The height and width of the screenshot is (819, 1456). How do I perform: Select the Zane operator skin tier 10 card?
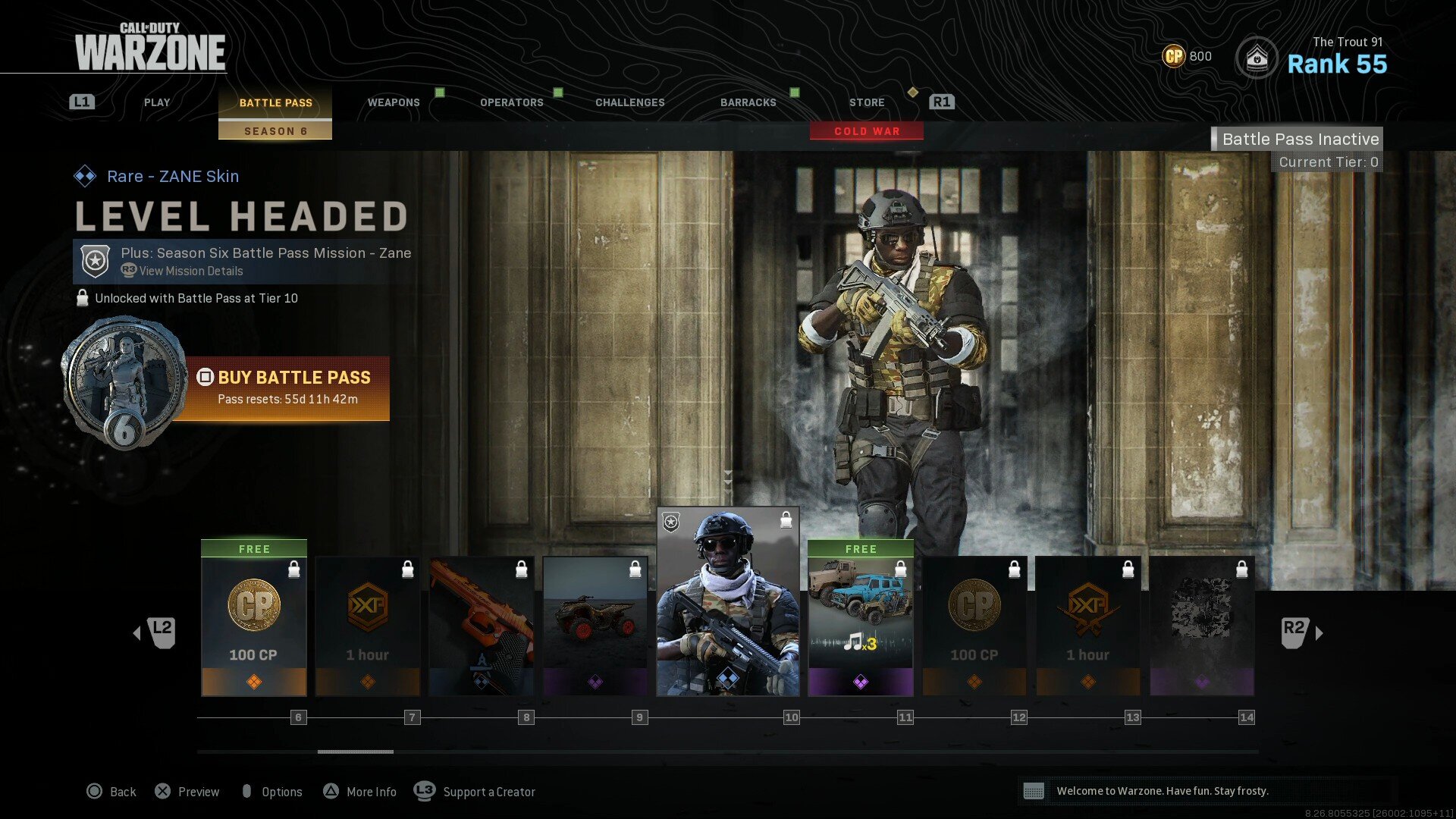(x=728, y=601)
